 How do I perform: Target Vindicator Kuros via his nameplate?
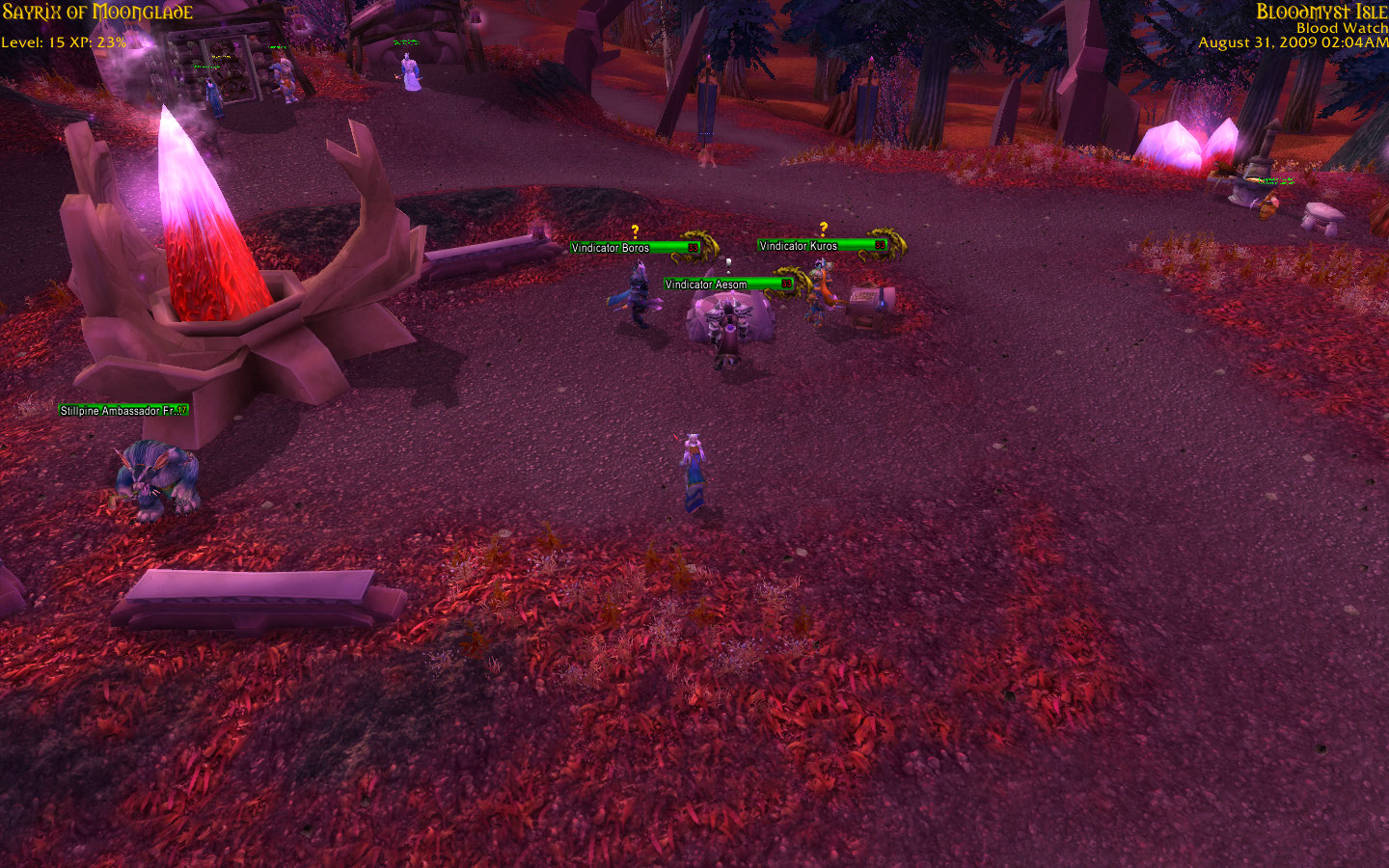821,246
